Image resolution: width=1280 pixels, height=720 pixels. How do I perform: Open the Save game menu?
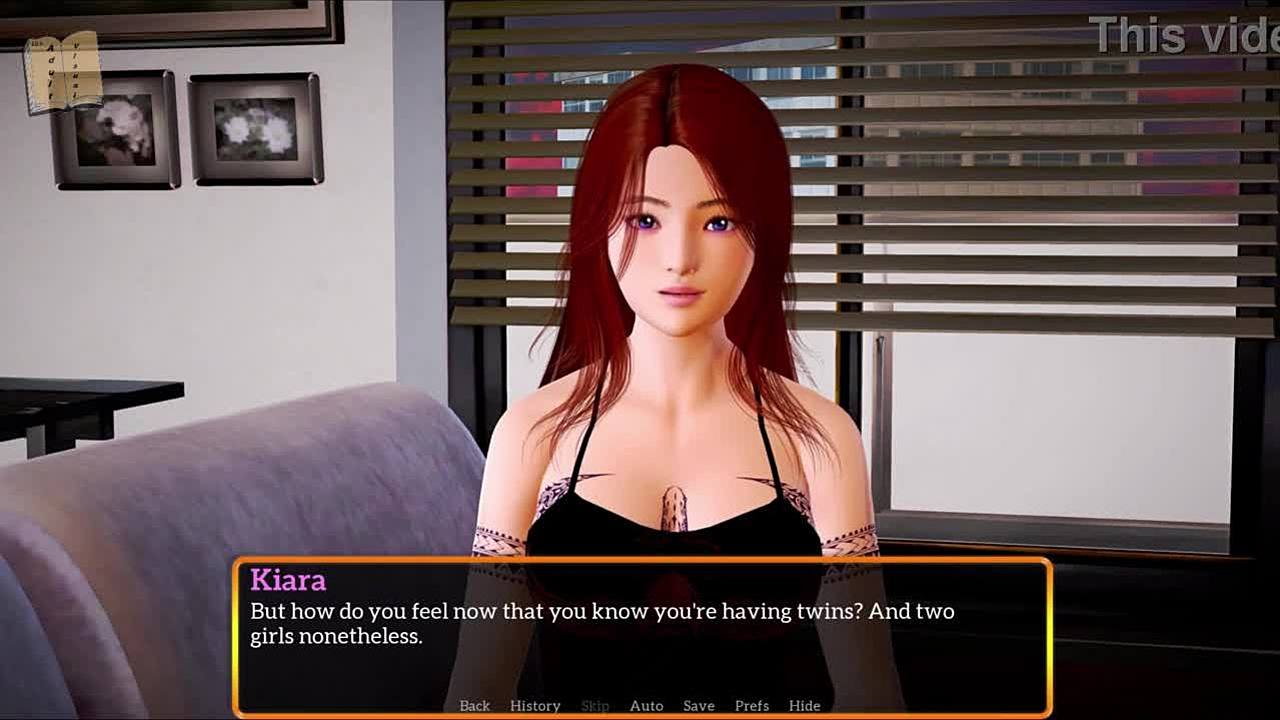698,706
